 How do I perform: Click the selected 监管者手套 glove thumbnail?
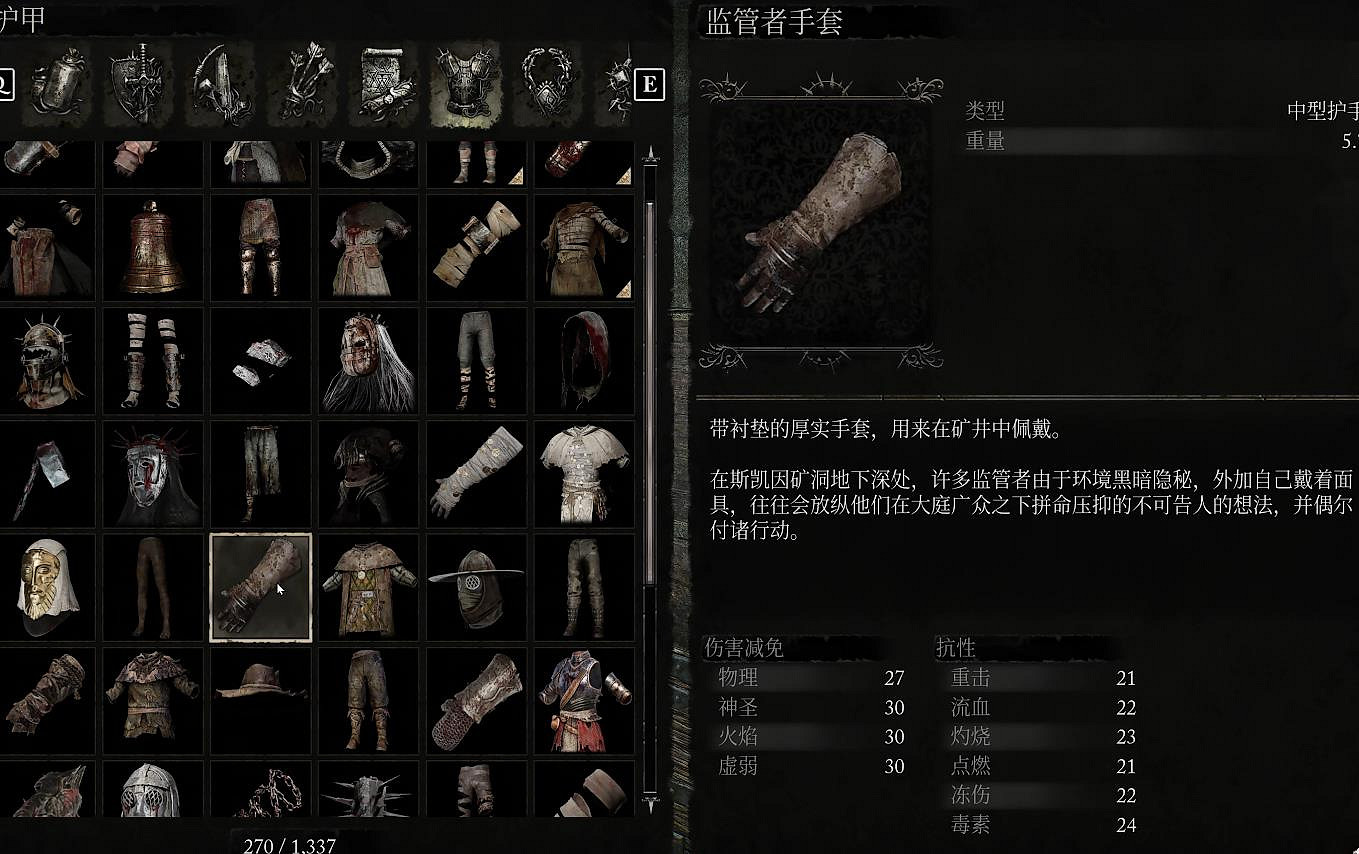click(x=260, y=588)
